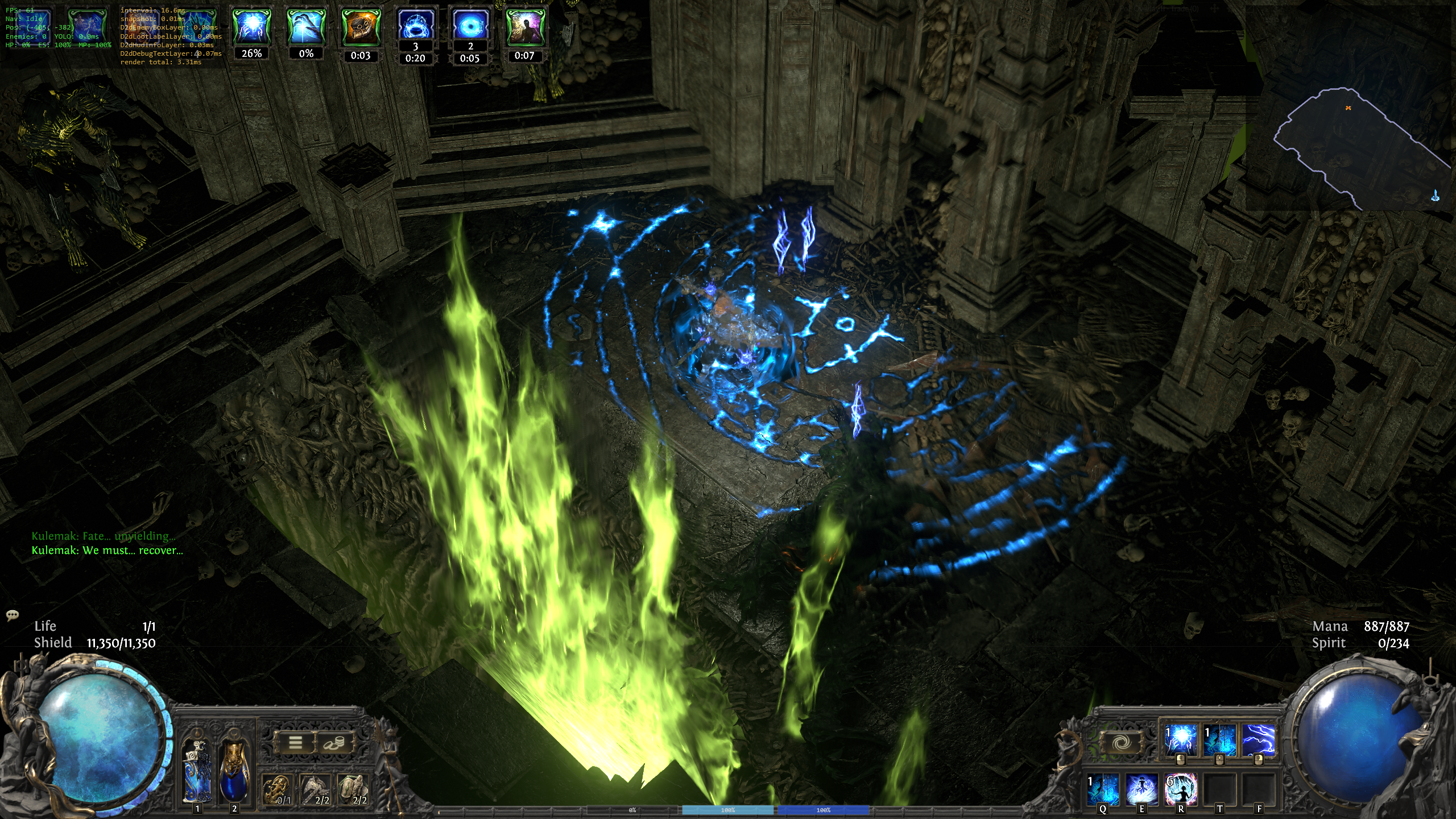The height and width of the screenshot is (819, 1456).
Task: Inspect the grasping hand buff showing 0%
Action: (306, 28)
